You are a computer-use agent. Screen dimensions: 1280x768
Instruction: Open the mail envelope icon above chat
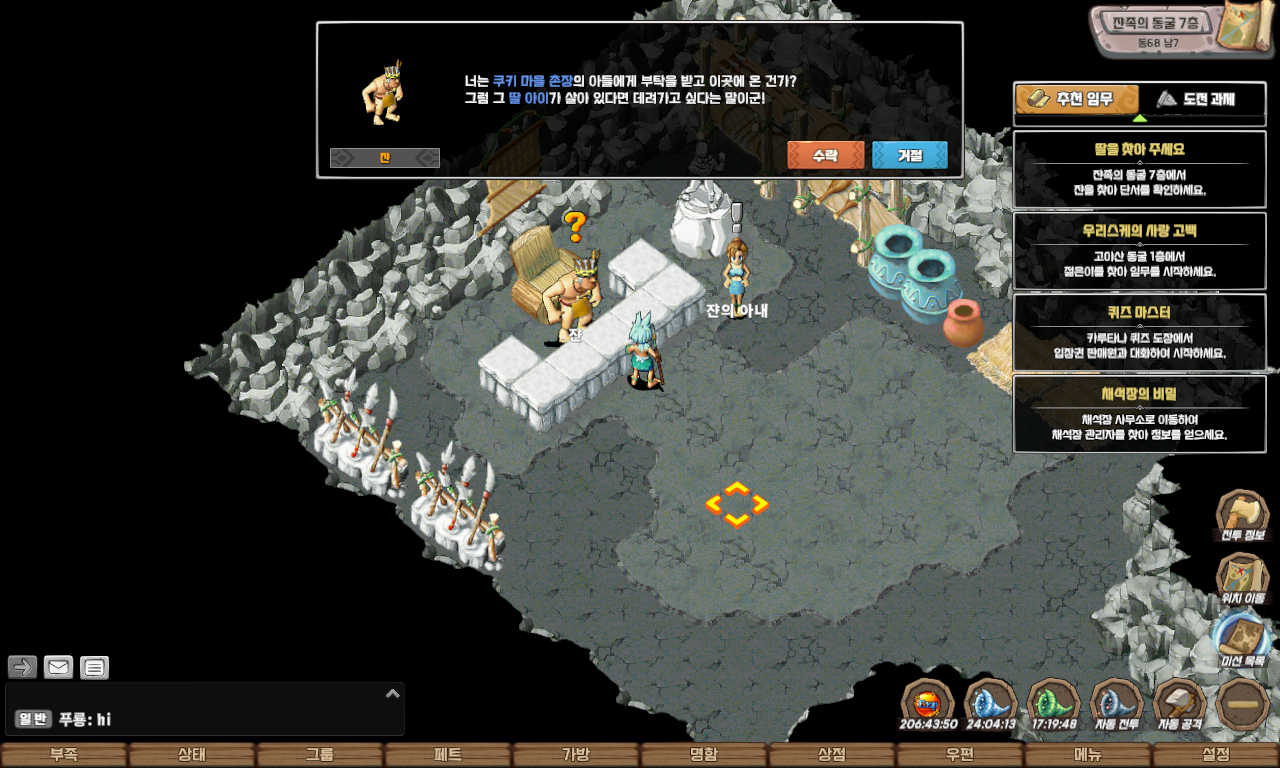[59, 667]
